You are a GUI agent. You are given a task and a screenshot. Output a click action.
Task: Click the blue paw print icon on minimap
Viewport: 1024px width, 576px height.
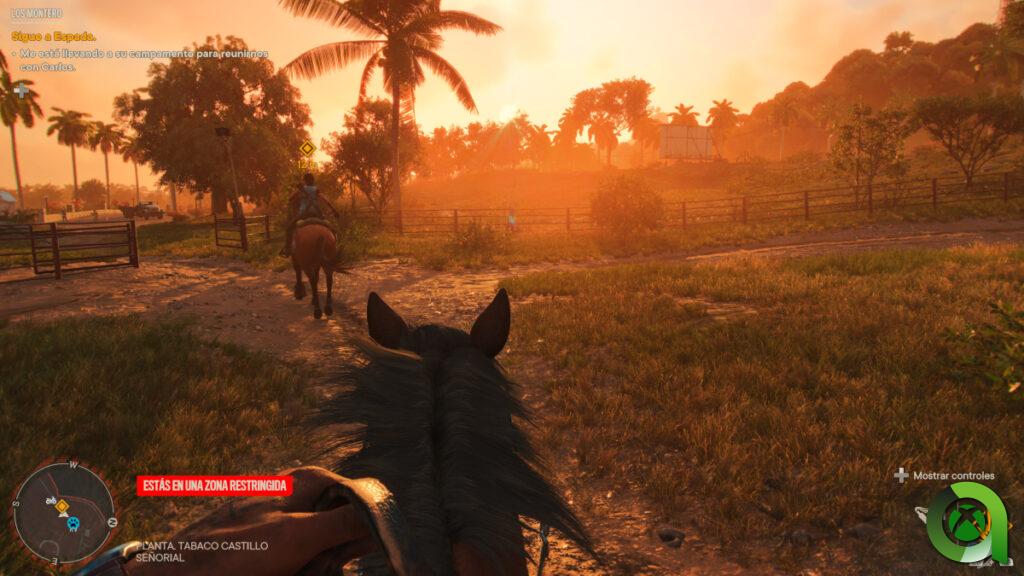click(x=73, y=522)
